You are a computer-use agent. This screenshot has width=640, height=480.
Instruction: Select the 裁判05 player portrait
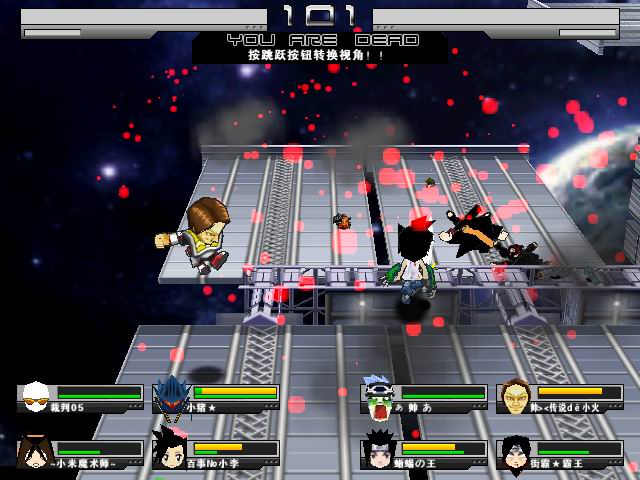36,397
